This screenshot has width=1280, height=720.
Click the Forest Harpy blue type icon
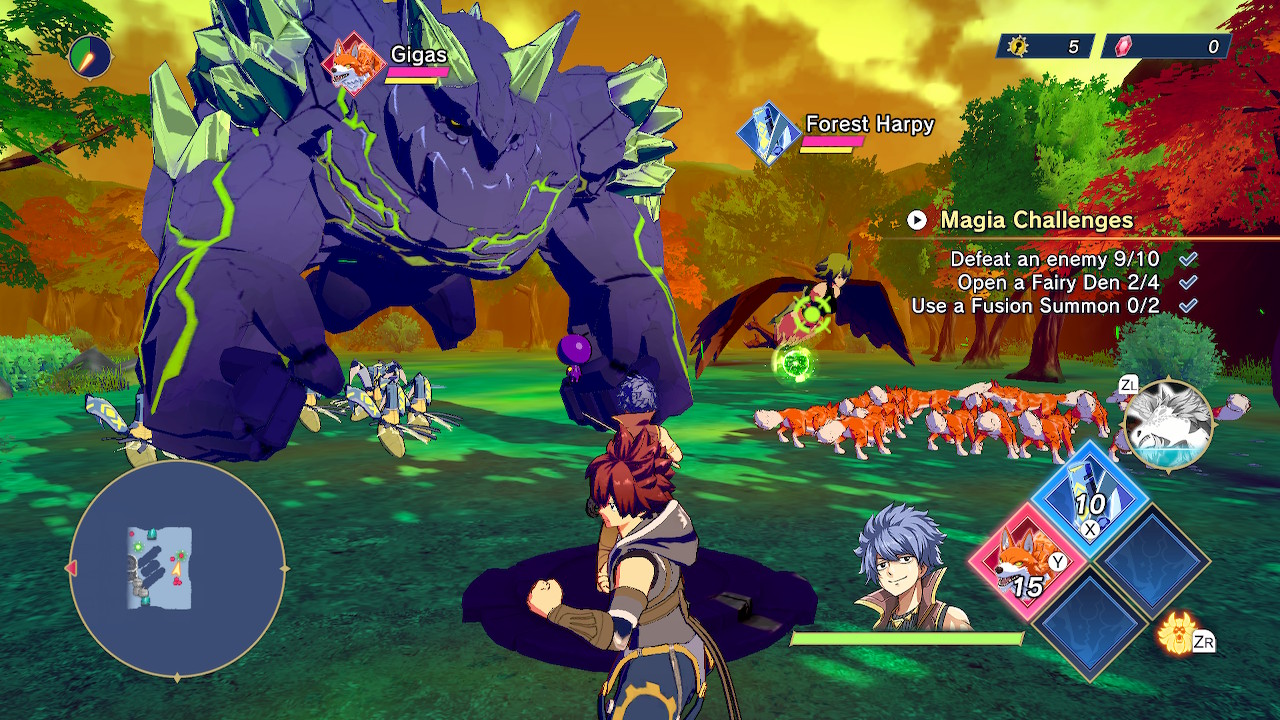768,134
